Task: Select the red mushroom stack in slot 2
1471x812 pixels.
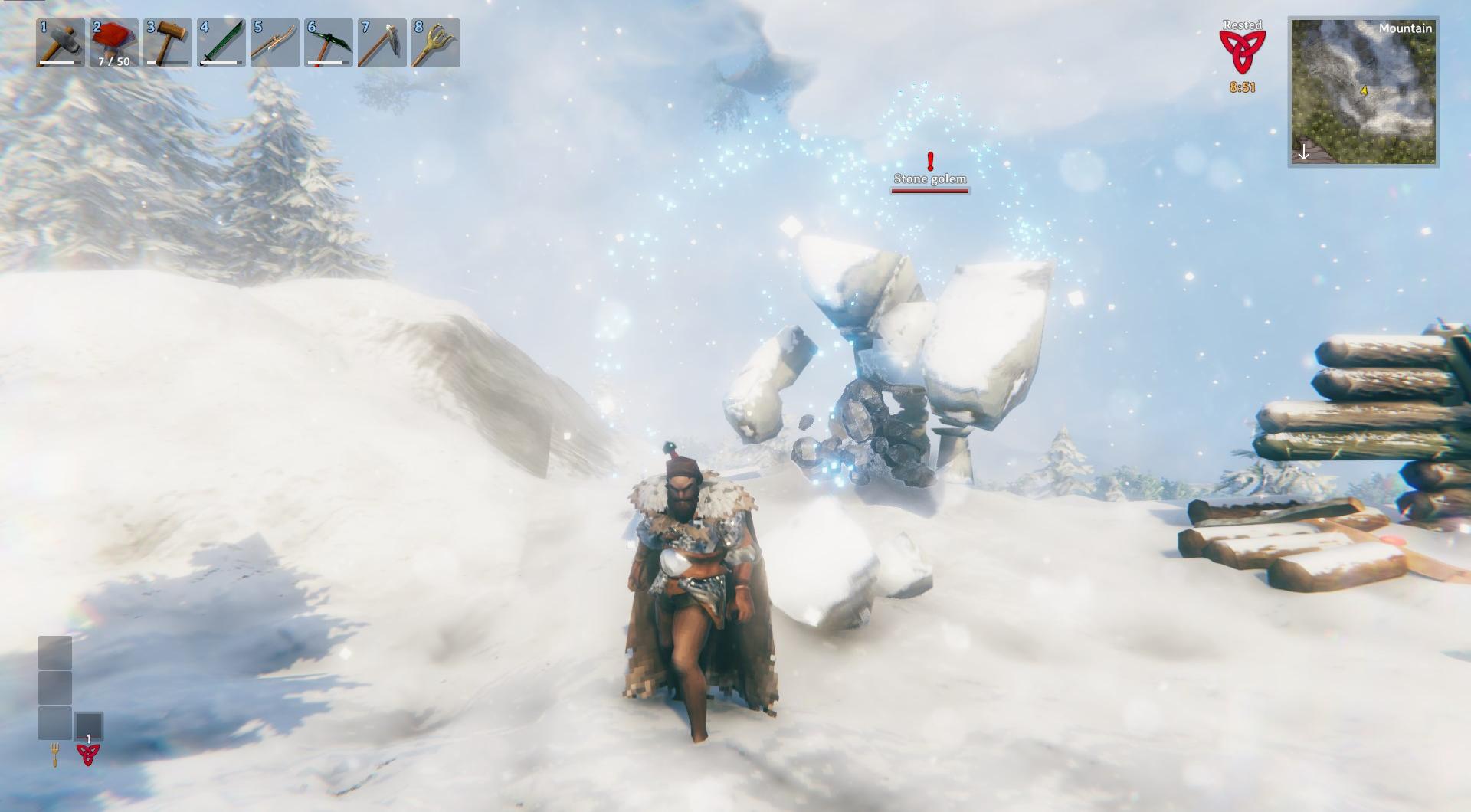Action: [114, 43]
